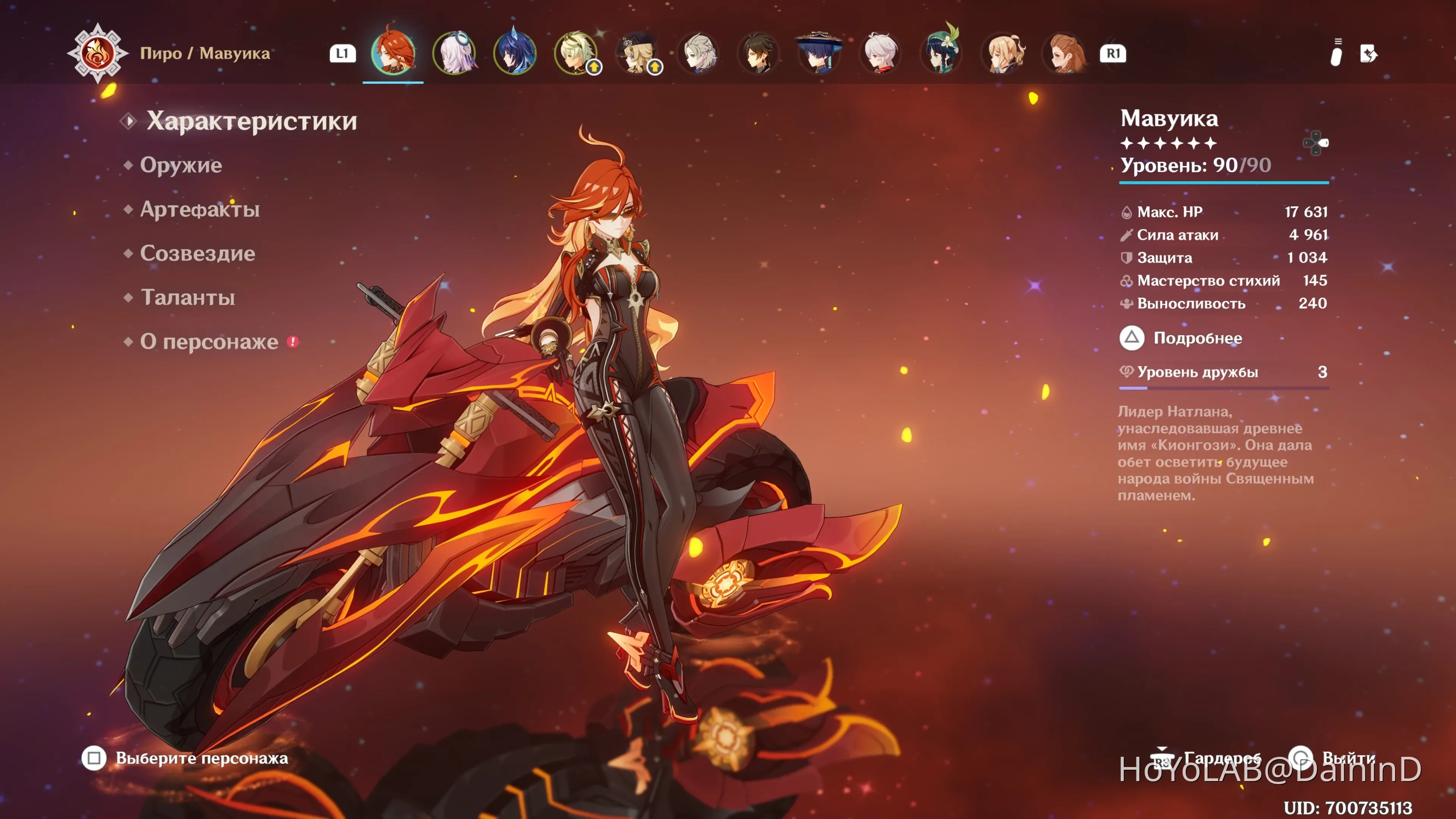This screenshot has width=1456, height=819.
Task: Select the О персонаже entry
Action: pos(209,341)
